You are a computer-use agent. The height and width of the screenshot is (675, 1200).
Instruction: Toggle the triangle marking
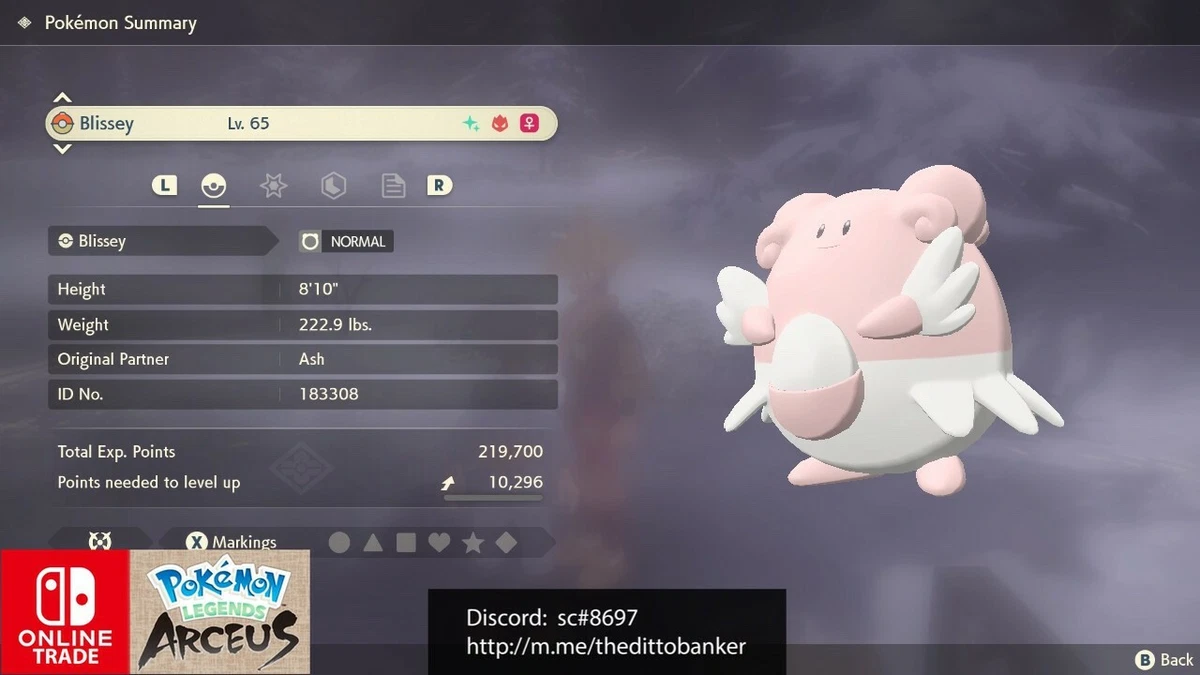[373, 542]
